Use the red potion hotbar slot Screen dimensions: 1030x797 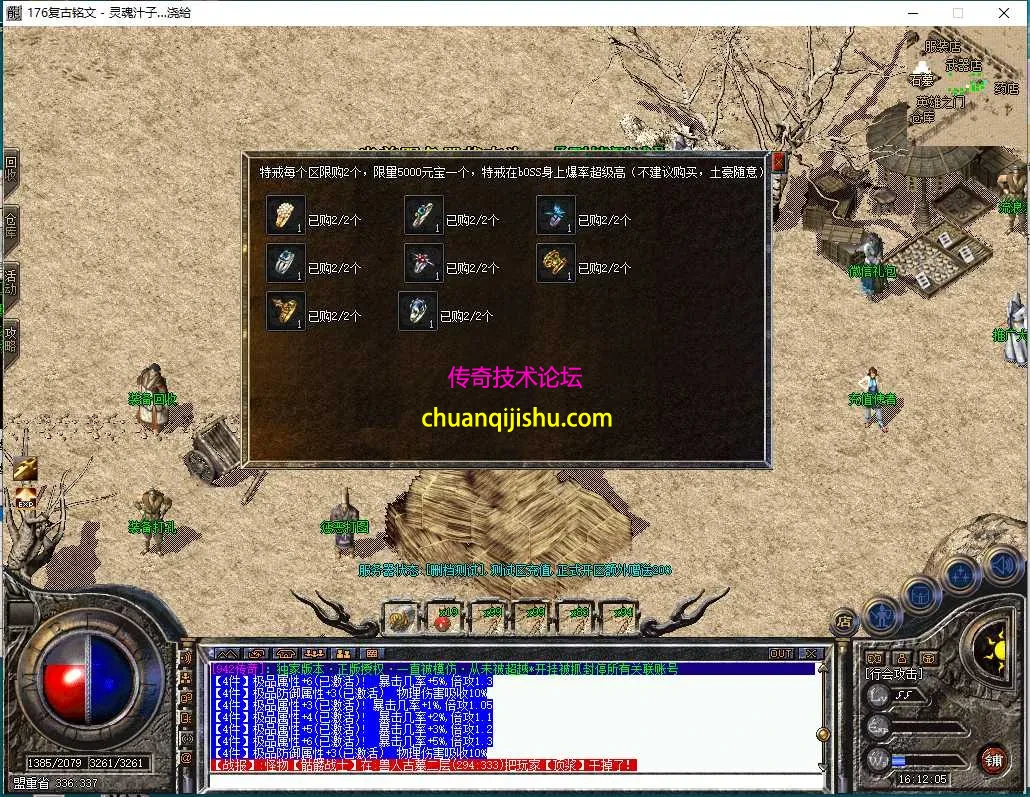442,619
